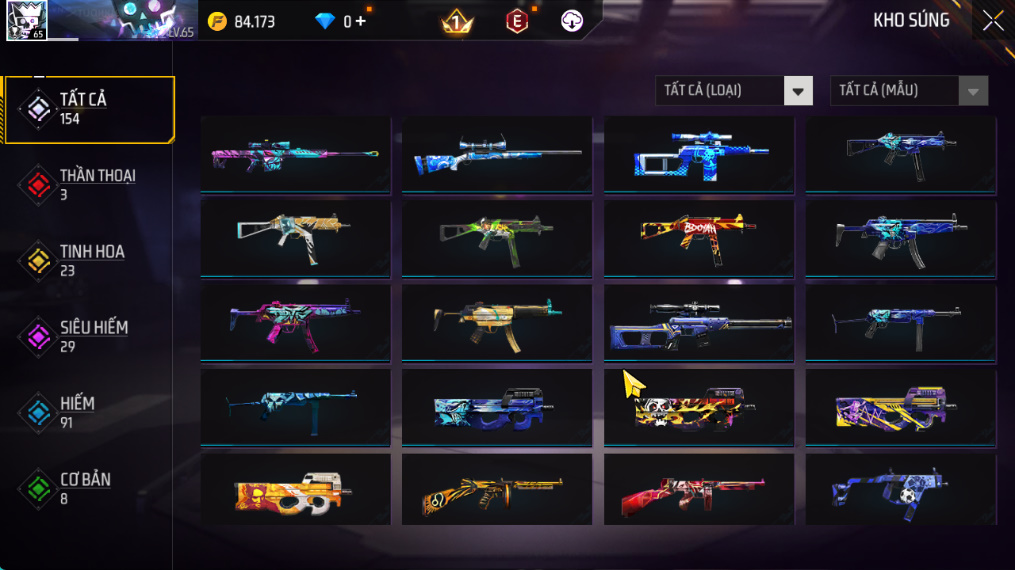
Task: Expand the Tất Cả (Mẫu) dropdown
Action: coord(908,91)
